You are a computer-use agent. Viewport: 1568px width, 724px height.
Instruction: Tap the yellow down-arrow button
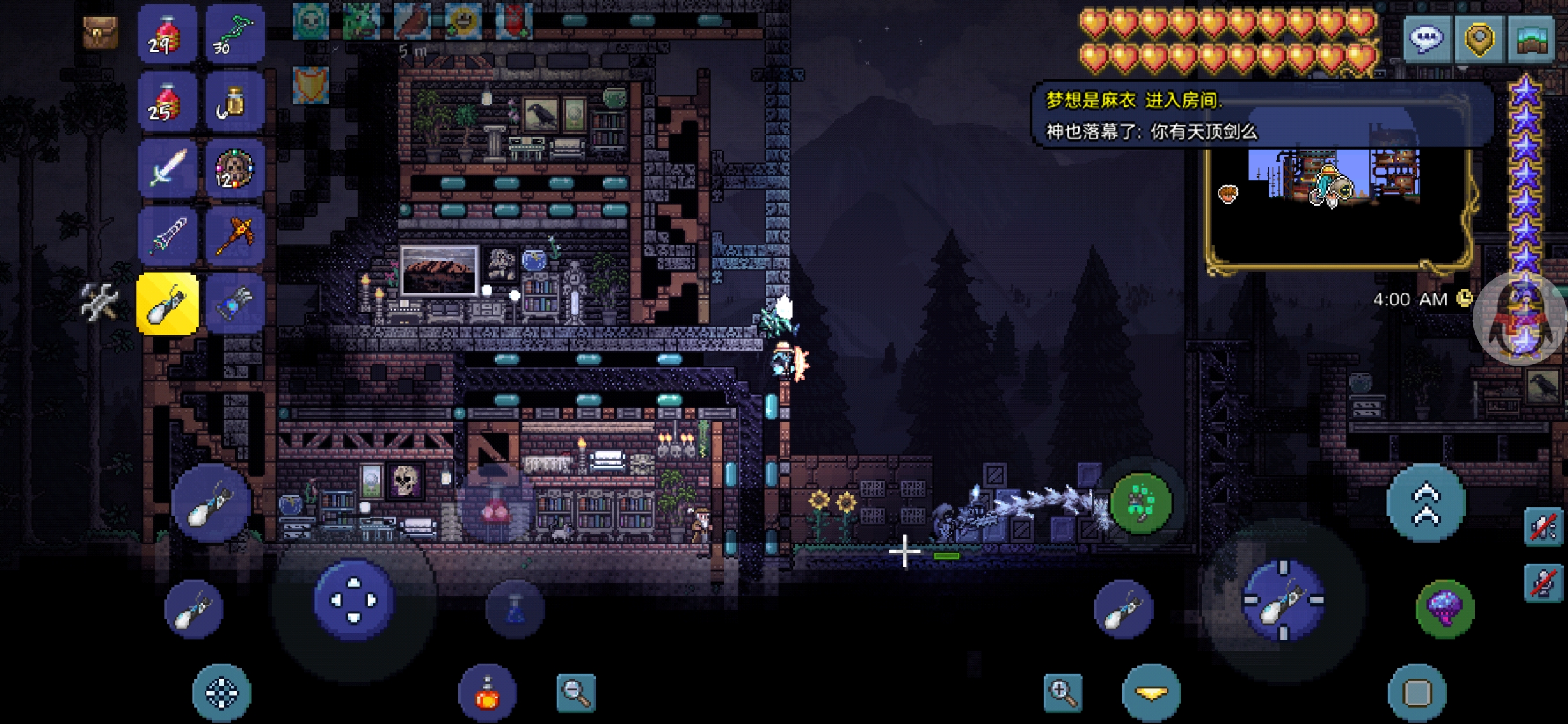tap(1151, 693)
